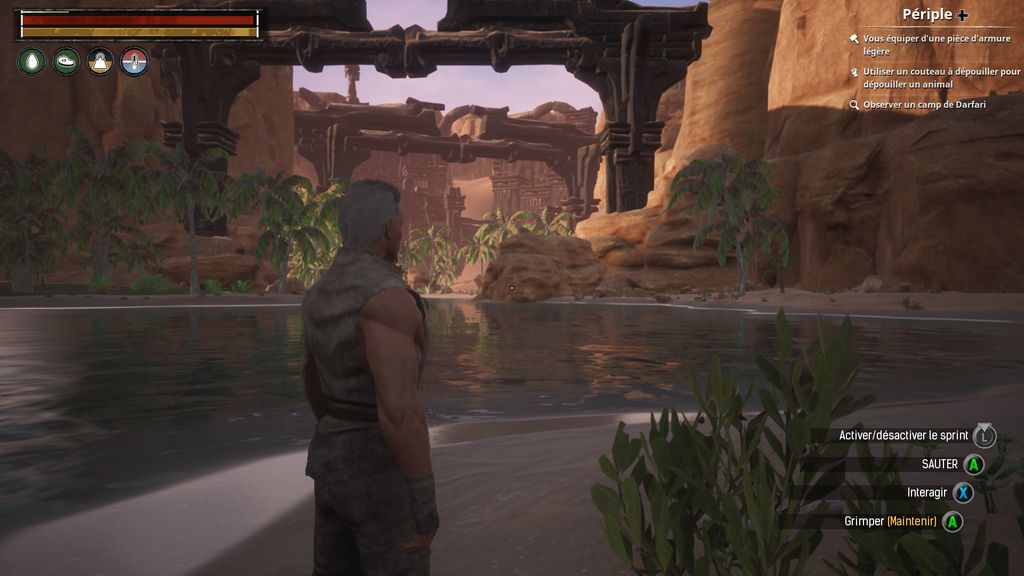1024x576 pixels.
Task: Click the meat steak hunger status icon
Action: click(x=66, y=62)
